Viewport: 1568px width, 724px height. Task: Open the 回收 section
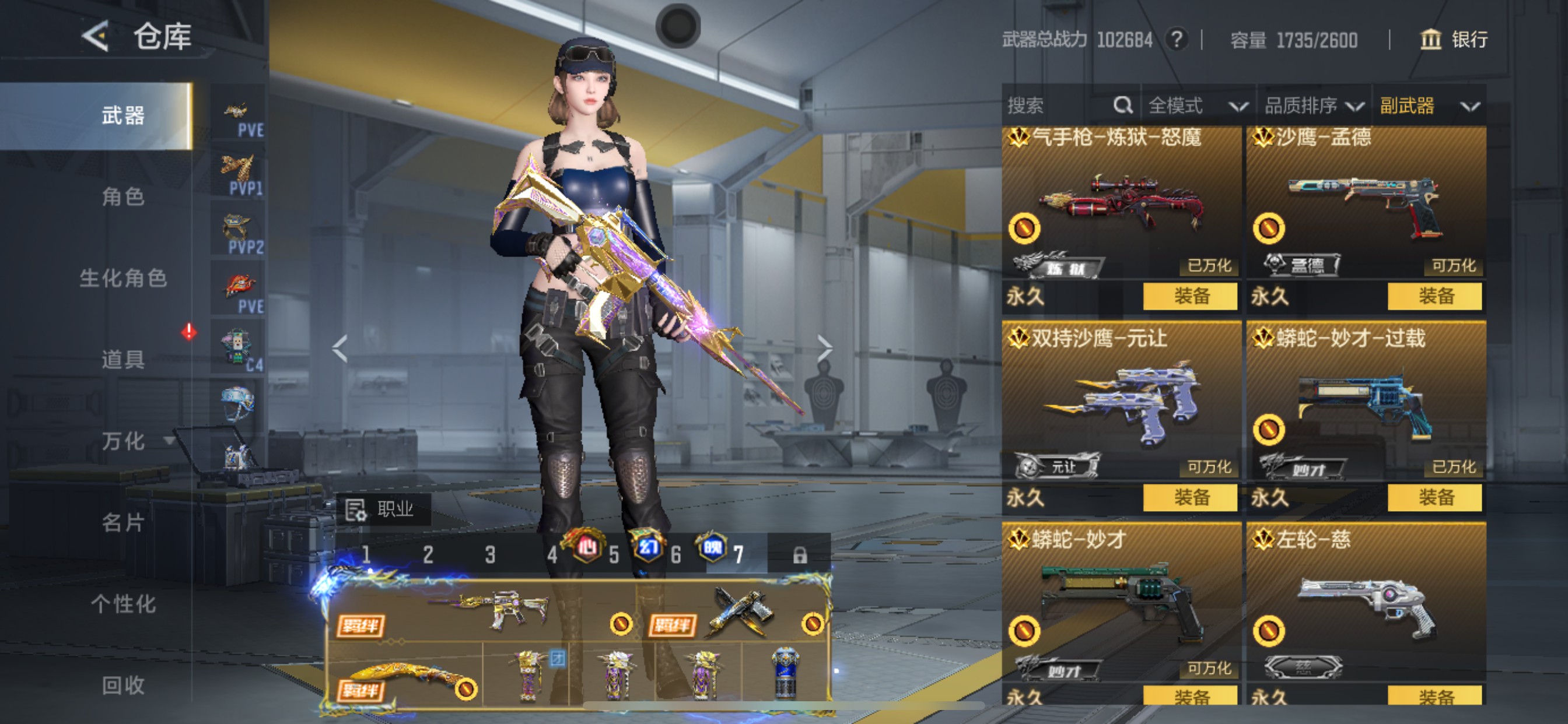click(x=123, y=685)
